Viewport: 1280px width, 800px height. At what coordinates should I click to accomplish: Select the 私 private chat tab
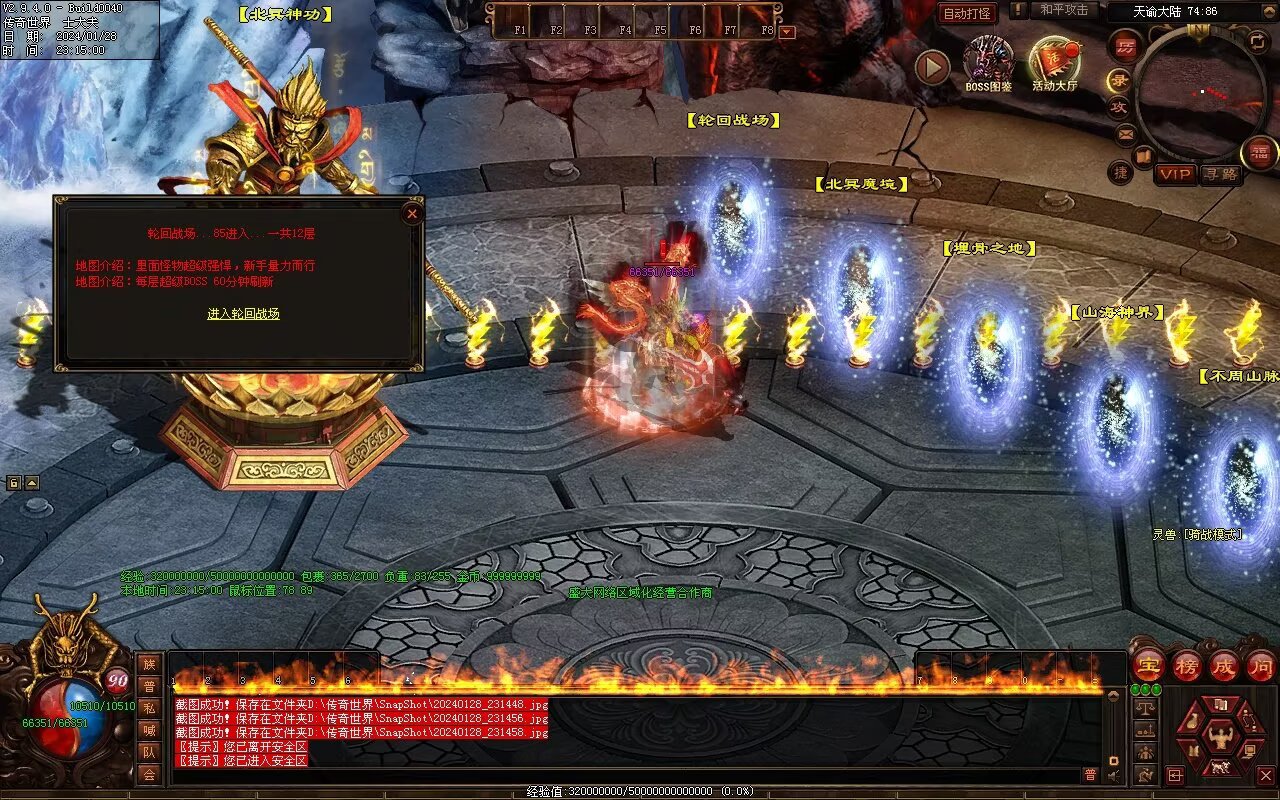[149, 708]
